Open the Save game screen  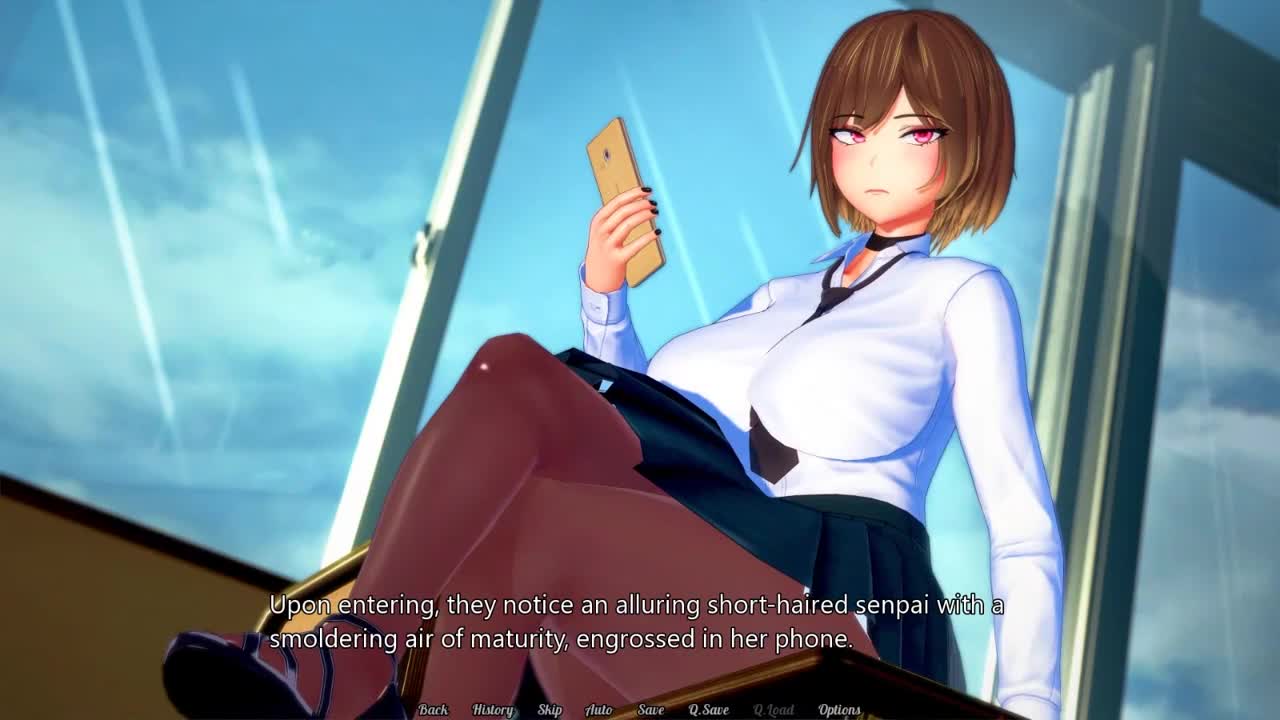650,710
